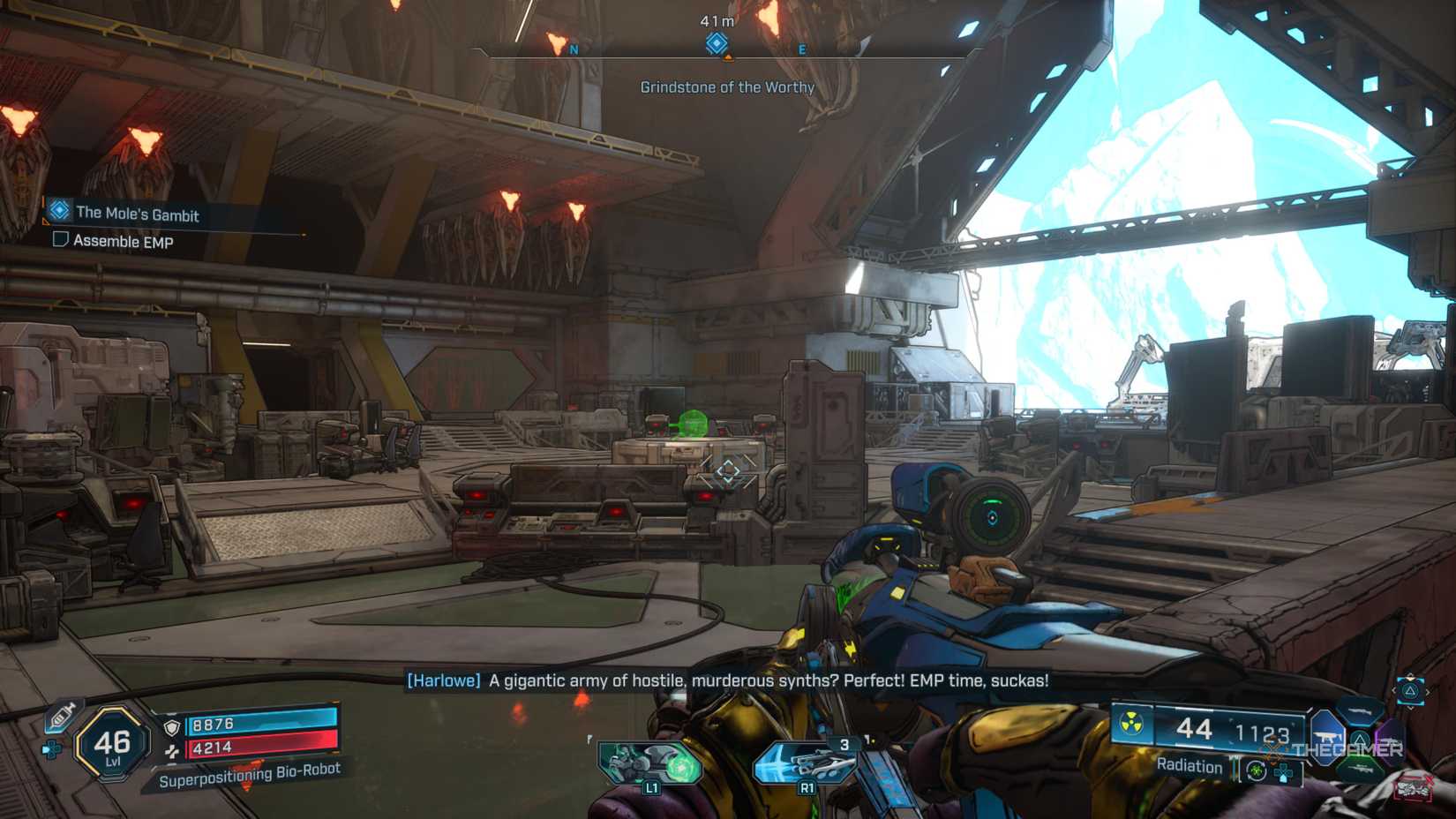This screenshot has height=819, width=1456.
Task: Click the syringe healing icon near the level badge
Action: click(60, 715)
